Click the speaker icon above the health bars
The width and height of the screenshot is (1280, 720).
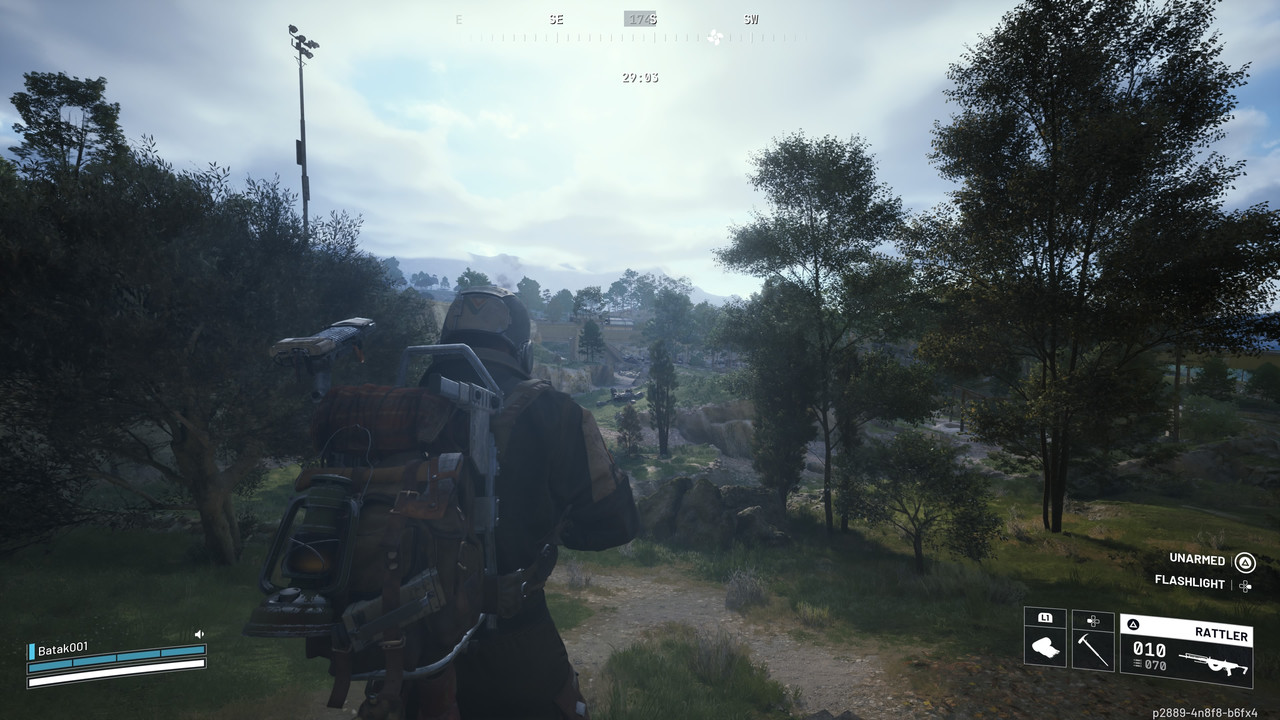coord(199,634)
